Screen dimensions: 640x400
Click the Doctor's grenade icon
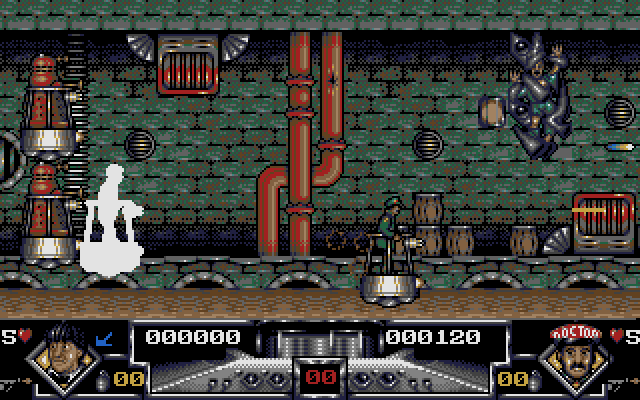coord(535,379)
